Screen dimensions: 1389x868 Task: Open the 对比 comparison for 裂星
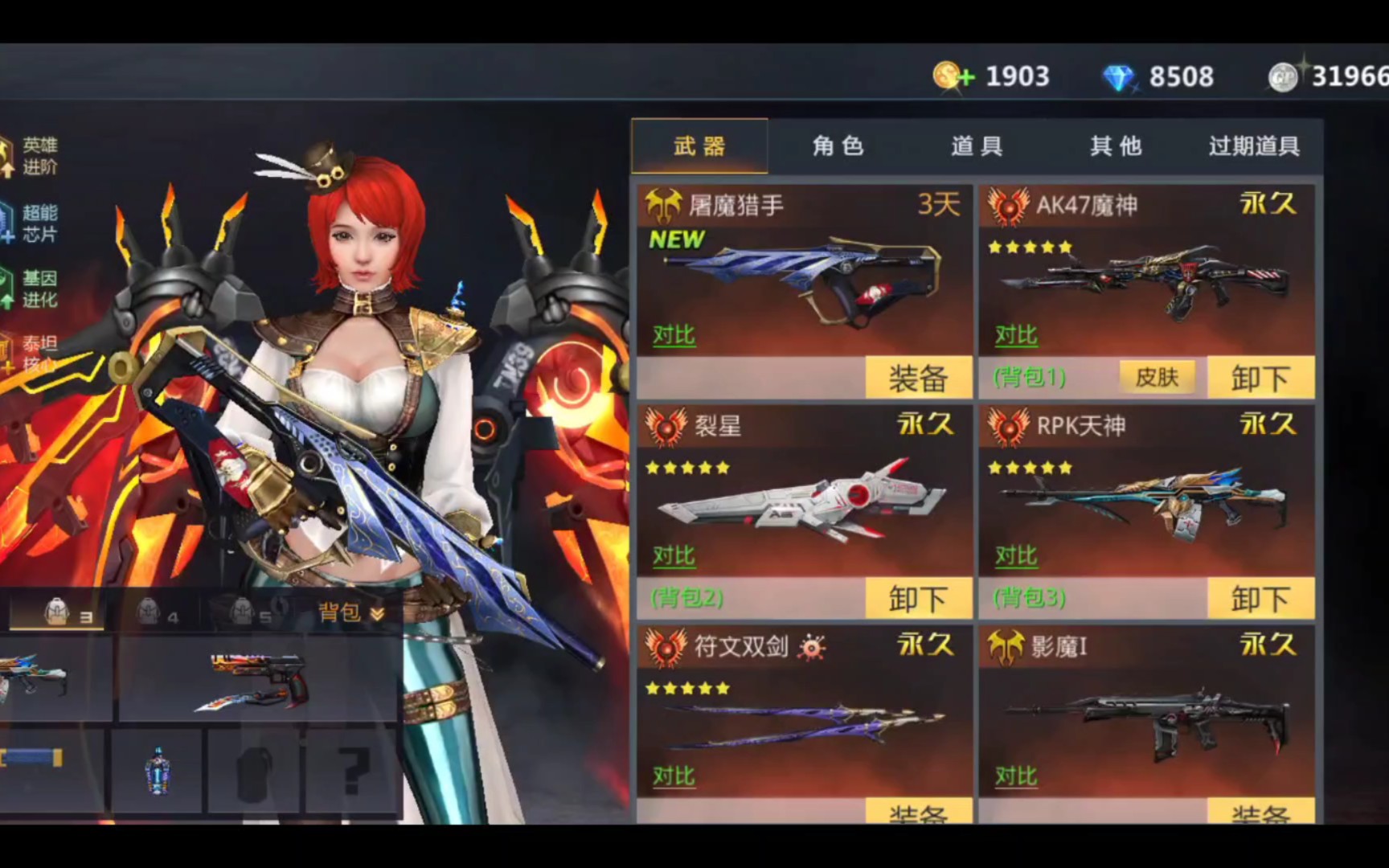point(674,555)
